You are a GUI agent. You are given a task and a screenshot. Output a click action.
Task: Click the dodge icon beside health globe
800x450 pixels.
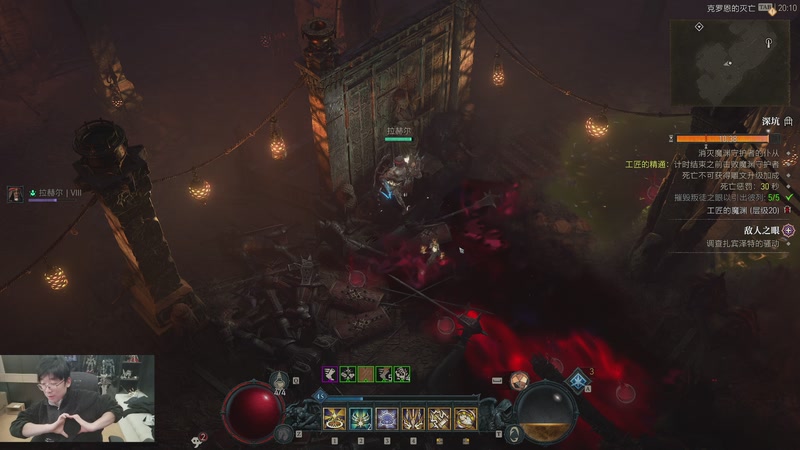pos(285,431)
